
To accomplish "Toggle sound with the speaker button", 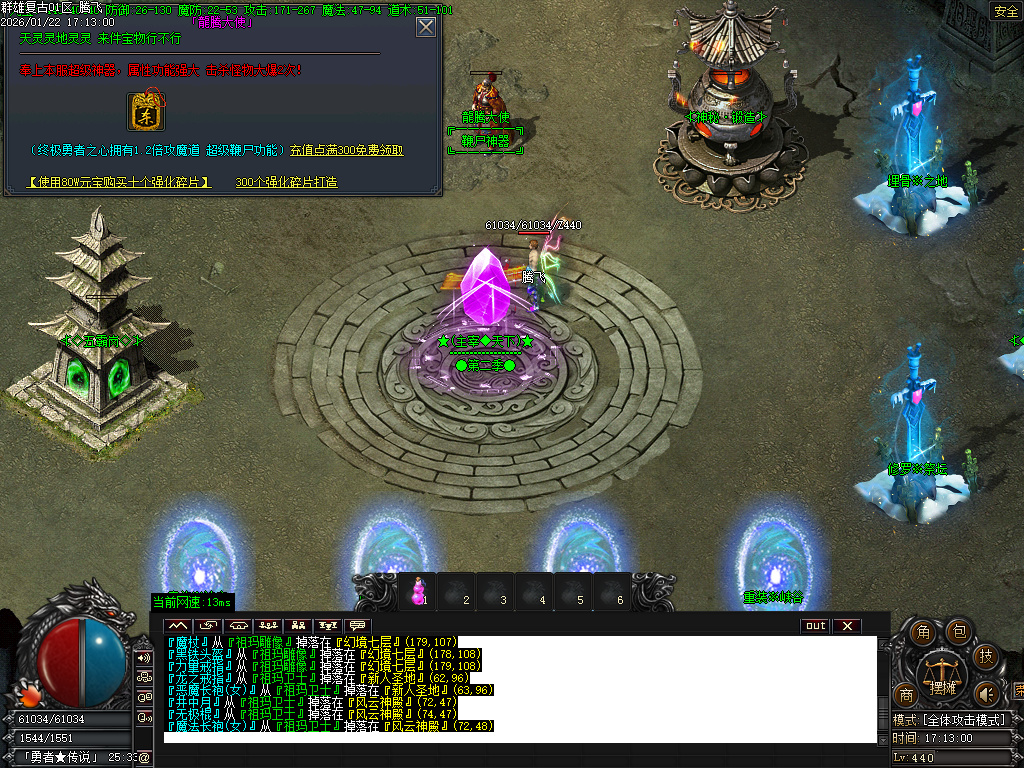I will coord(987,693).
